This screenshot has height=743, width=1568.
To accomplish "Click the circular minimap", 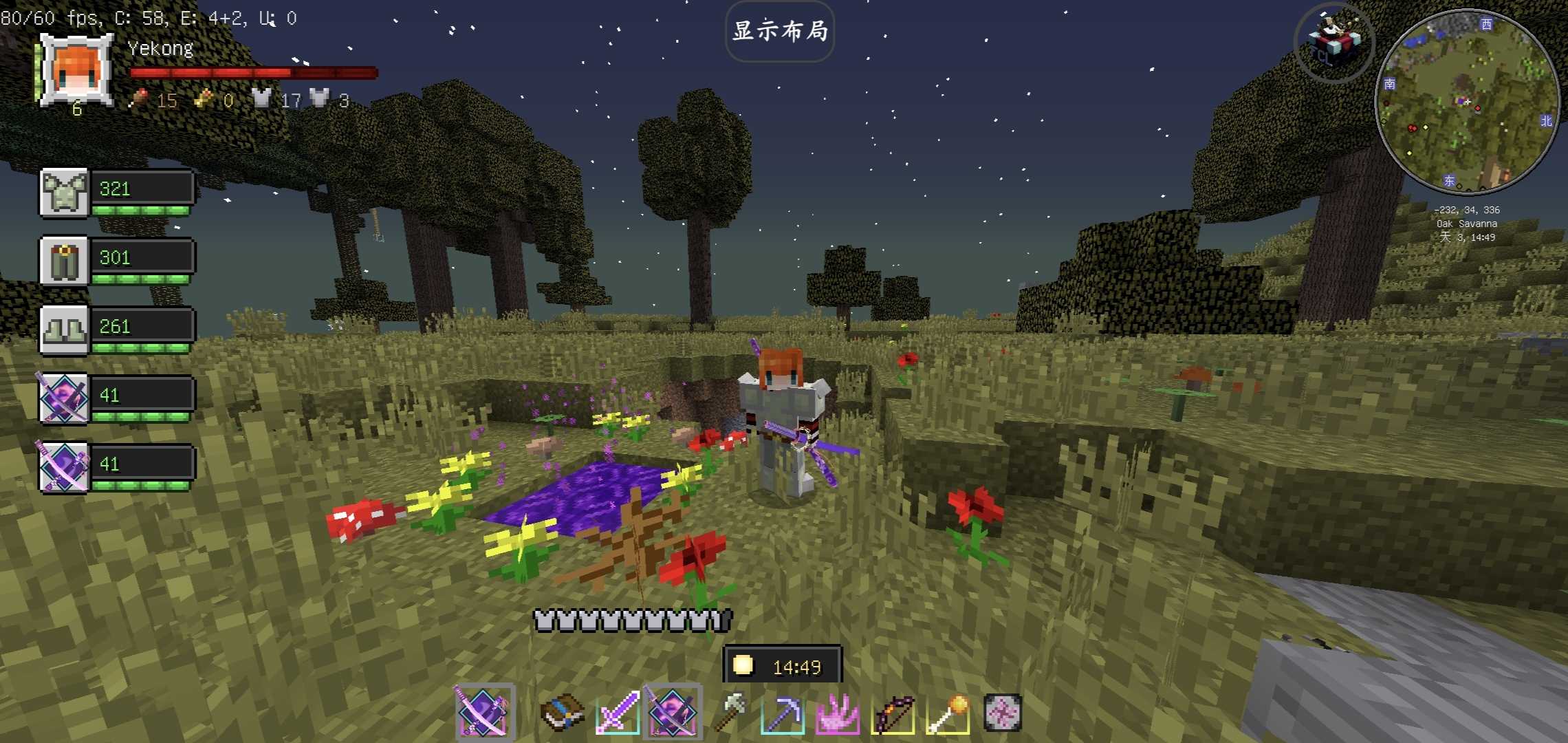I will pyautogui.click(x=1467, y=103).
